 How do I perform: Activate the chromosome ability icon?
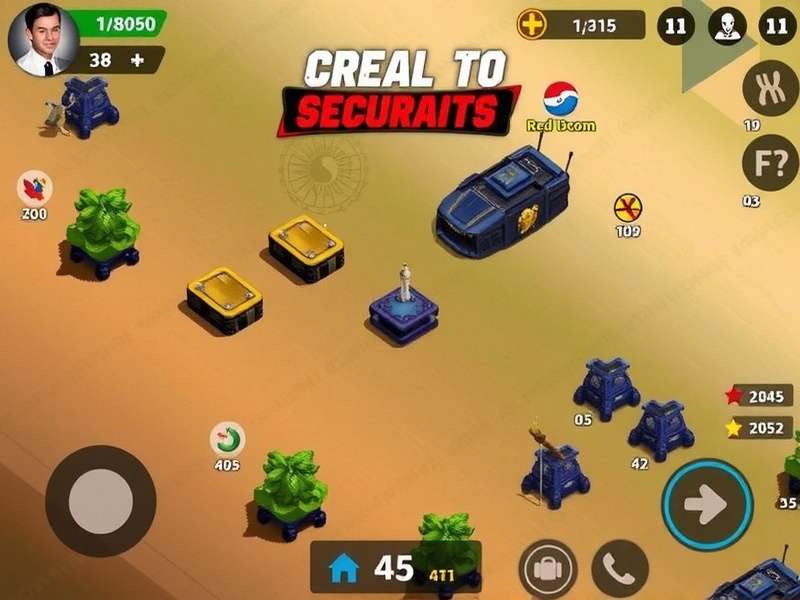[769, 88]
